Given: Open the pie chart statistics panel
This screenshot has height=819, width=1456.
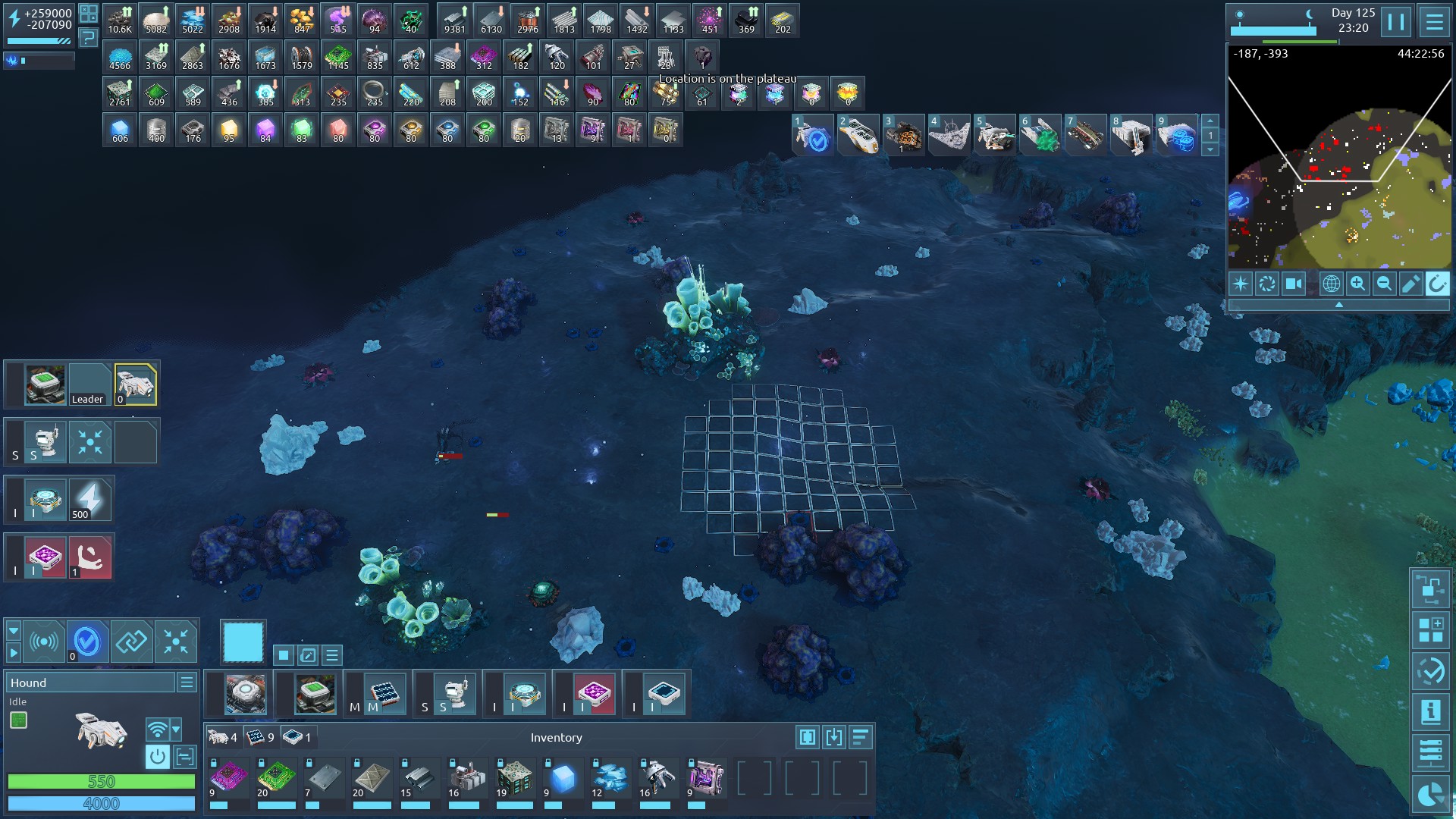Looking at the screenshot, I should point(1430,795).
